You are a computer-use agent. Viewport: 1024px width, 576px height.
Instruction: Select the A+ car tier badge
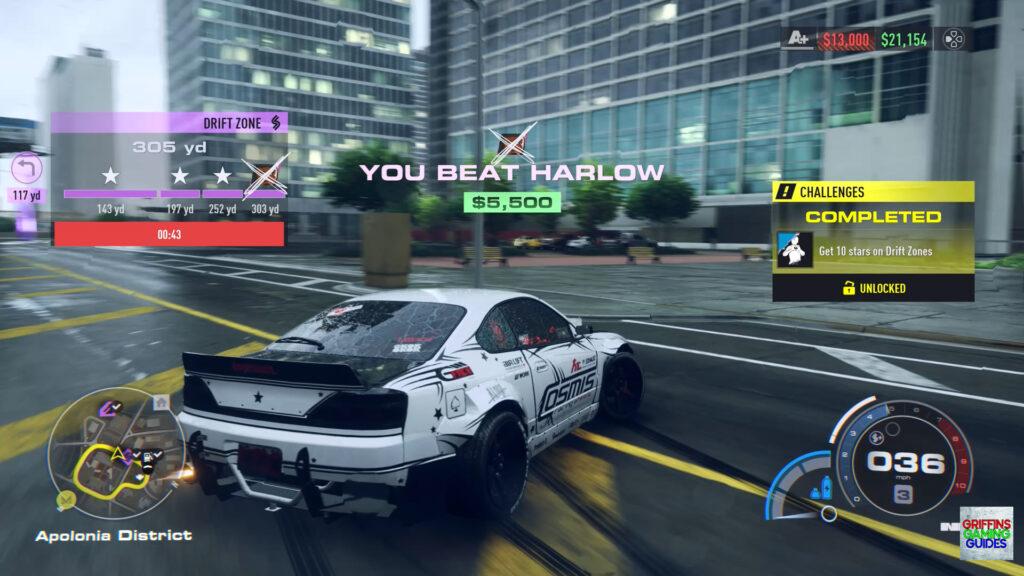[798, 41]
